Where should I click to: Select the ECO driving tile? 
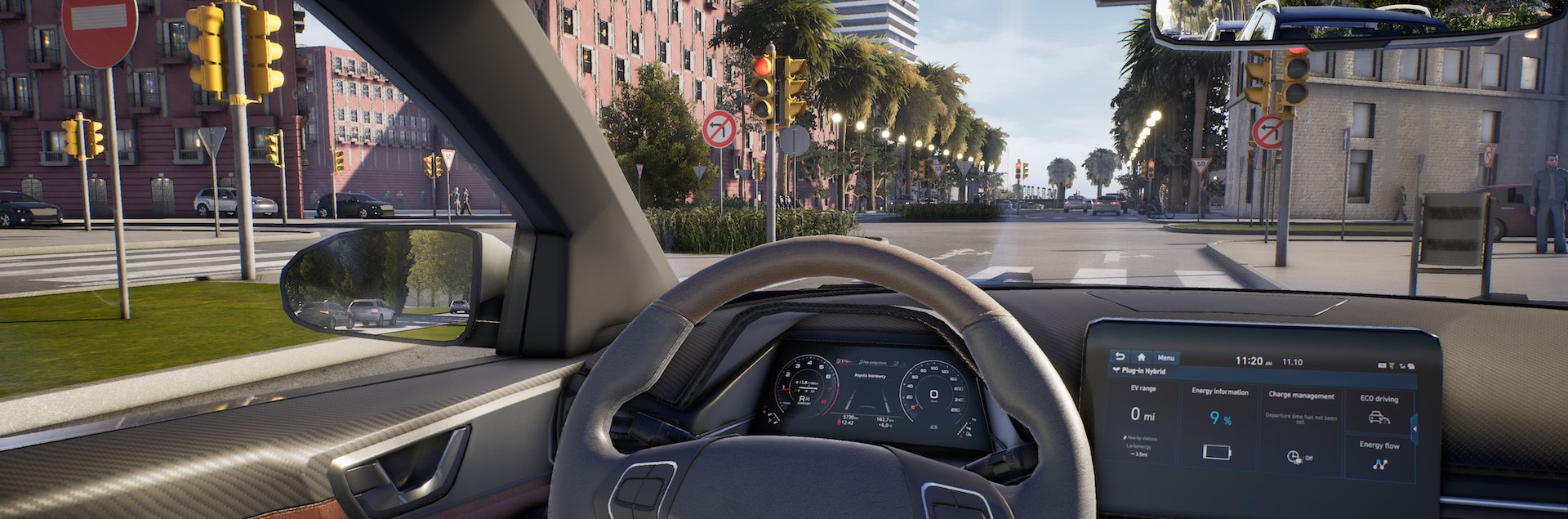tap(1379, 410)
